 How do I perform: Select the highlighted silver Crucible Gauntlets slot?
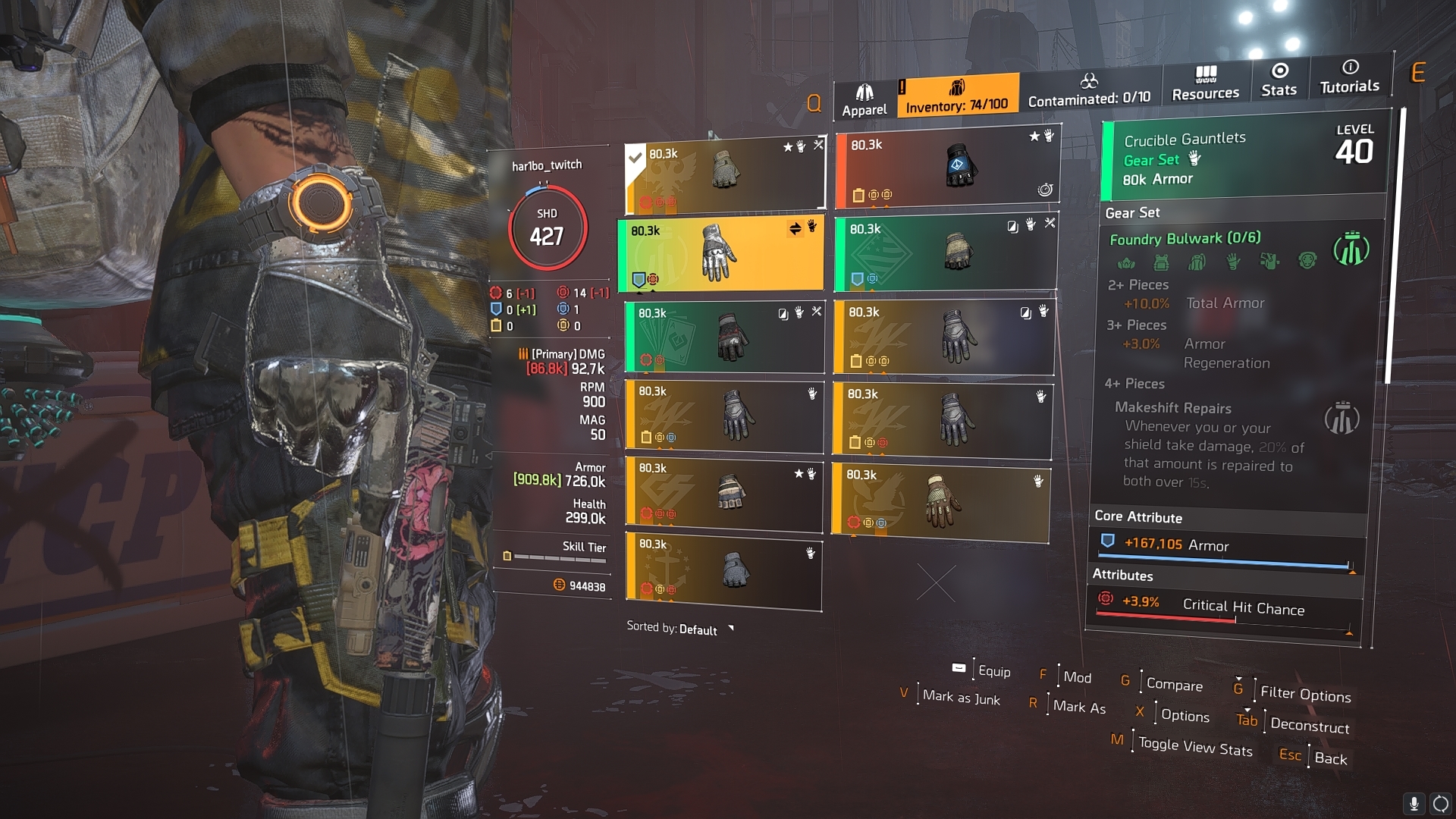720,255
